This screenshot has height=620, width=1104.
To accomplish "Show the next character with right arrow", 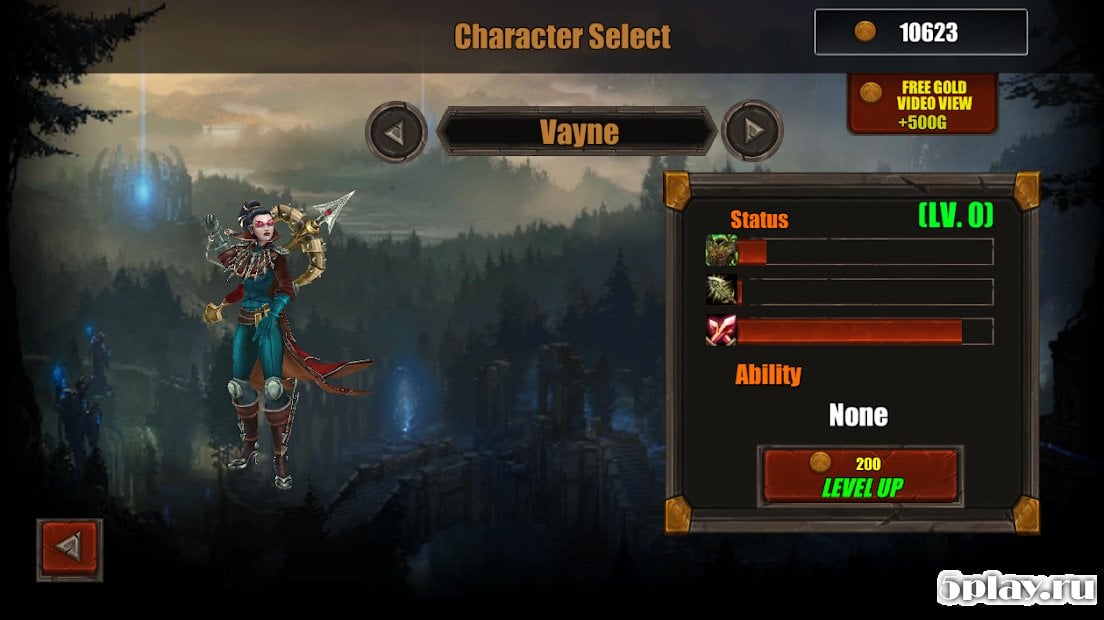I will point(752,131).
